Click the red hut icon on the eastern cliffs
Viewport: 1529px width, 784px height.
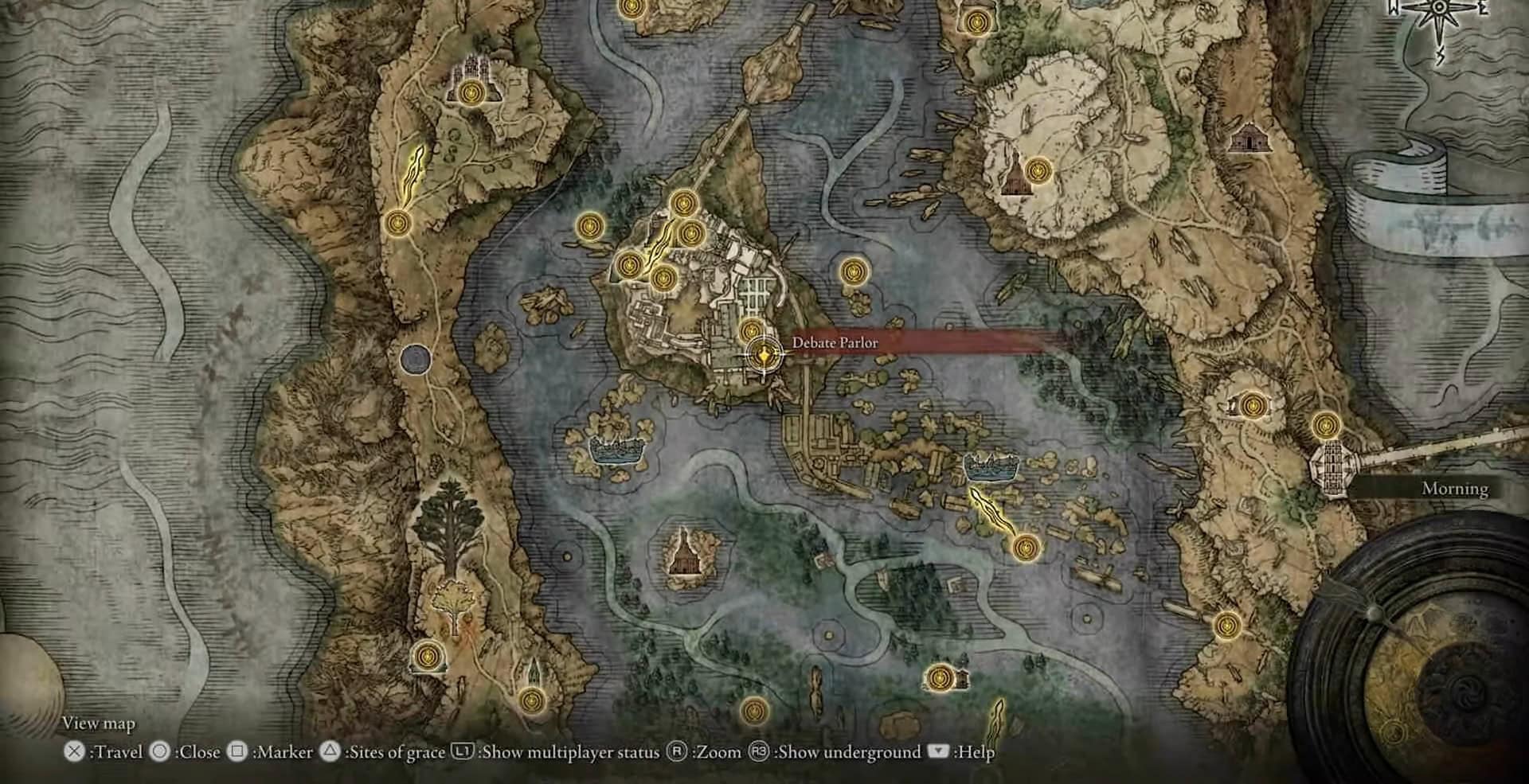[1247, 139]
